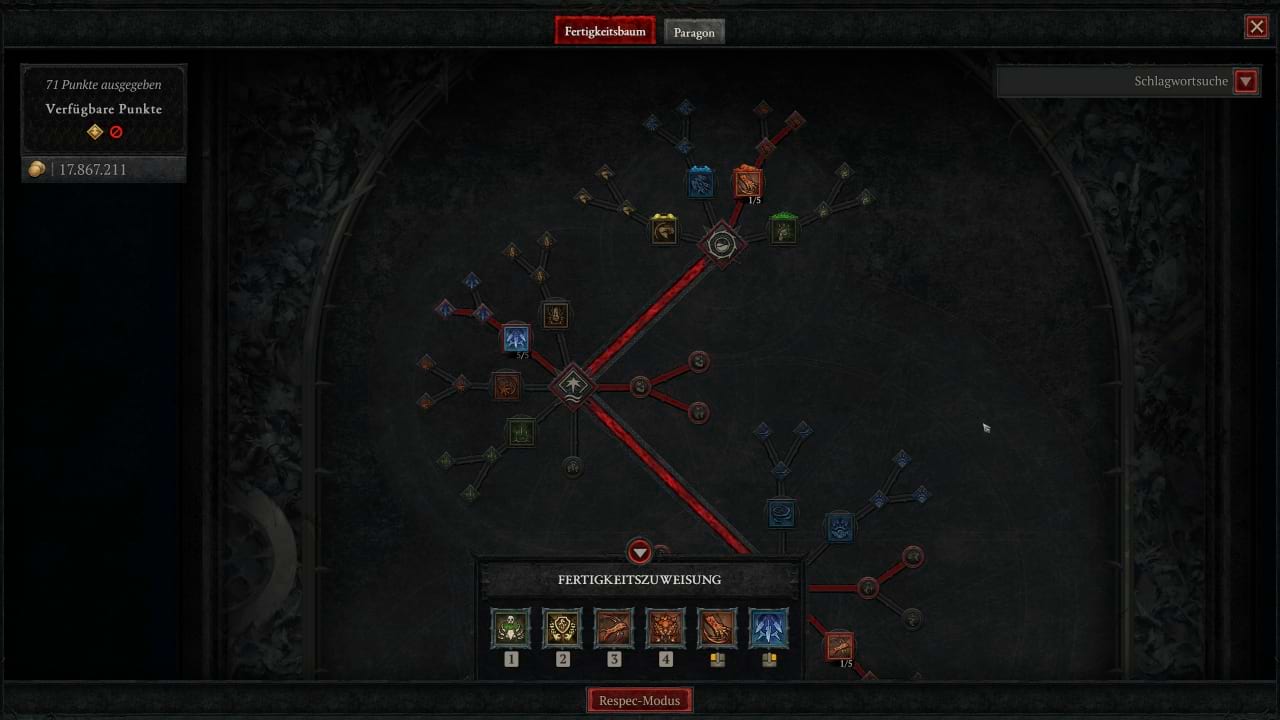Switch to the Paragon tab
This screenshot has width=1280, height=720.
694,31
